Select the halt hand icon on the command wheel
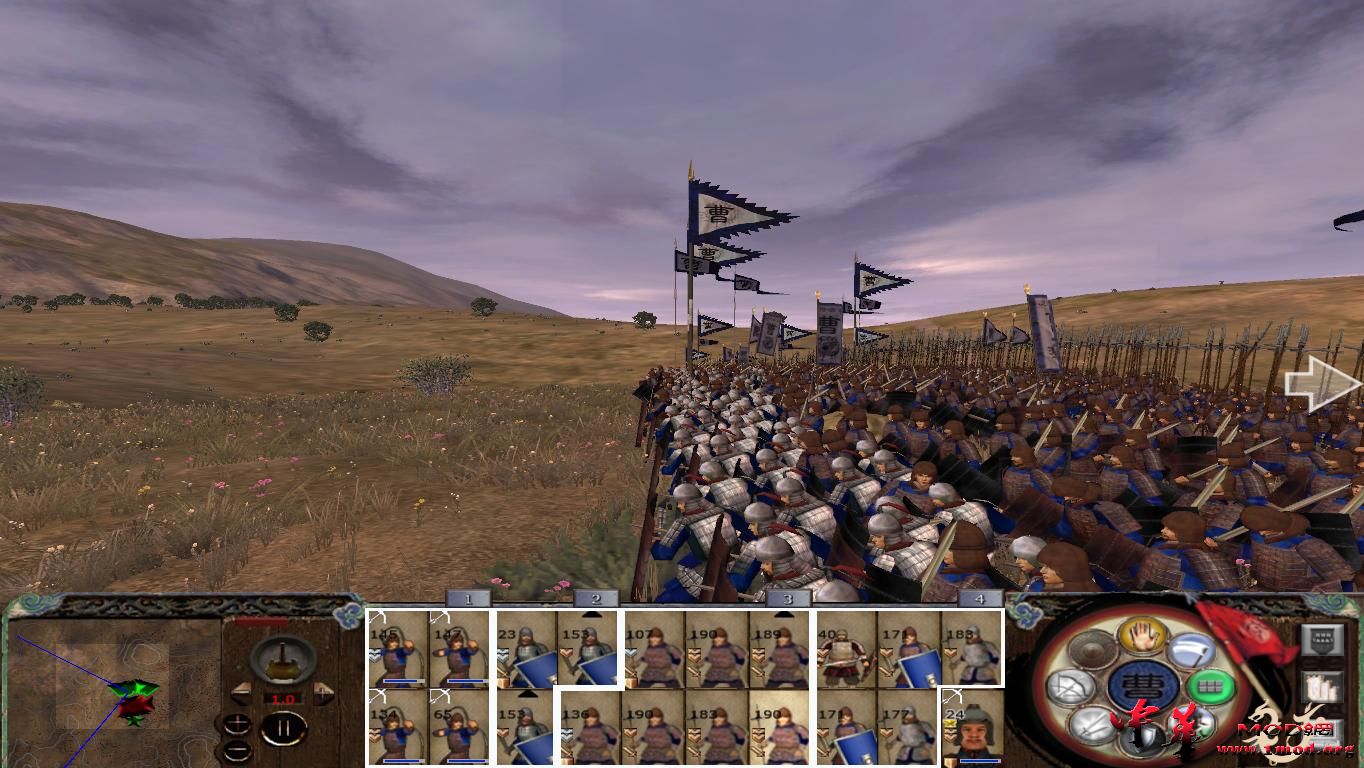The width and height of the screenshot is (1364, 768). [1142, 638]
